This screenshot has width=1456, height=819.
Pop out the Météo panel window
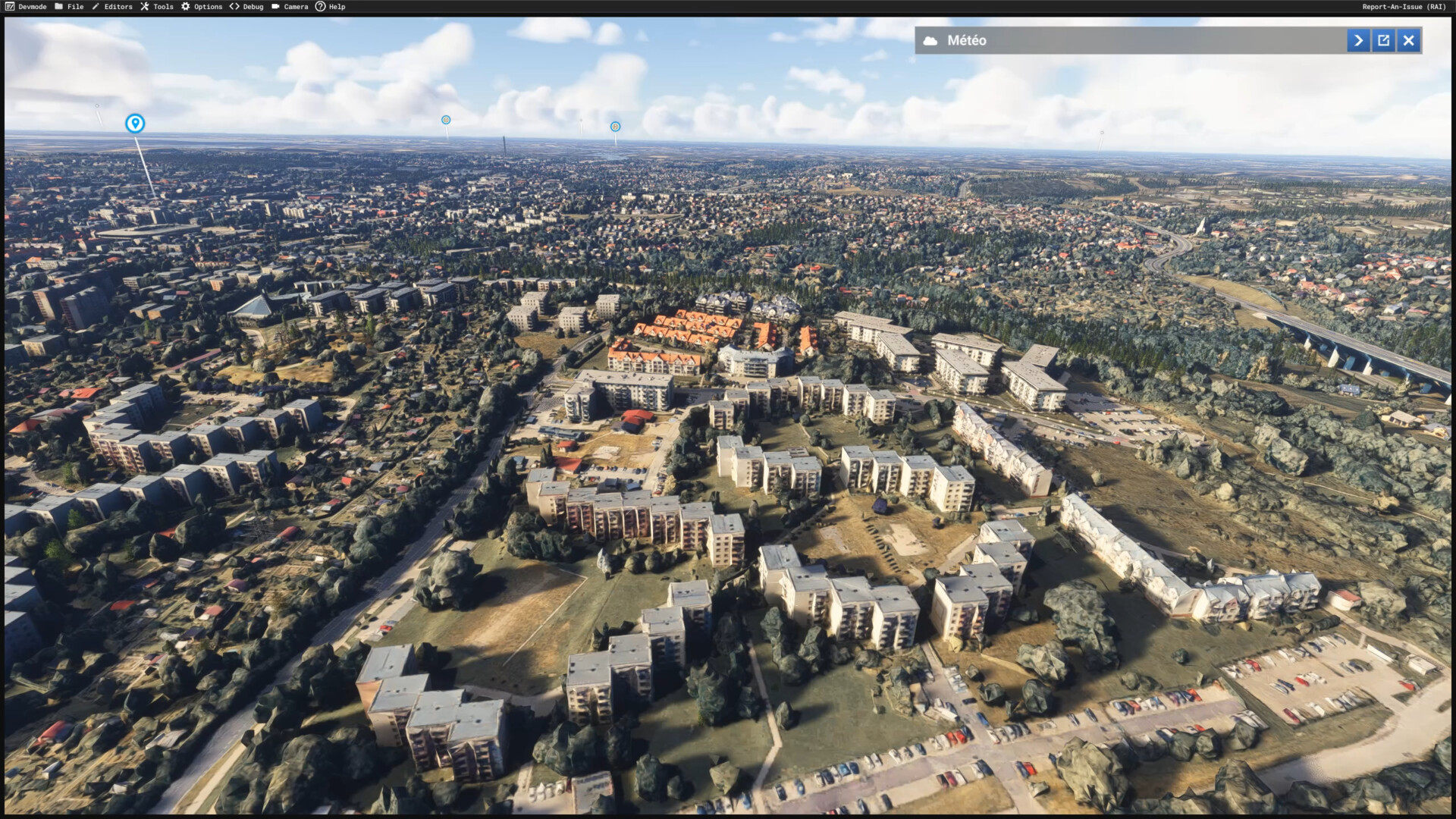[1383, 40]
